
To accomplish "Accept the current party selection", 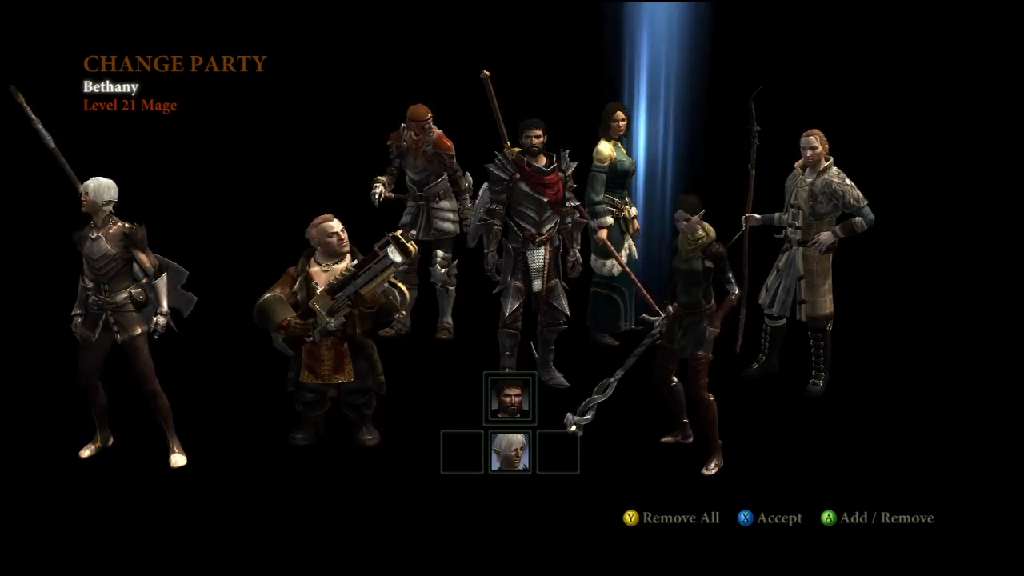I will [x=769, y=518].
